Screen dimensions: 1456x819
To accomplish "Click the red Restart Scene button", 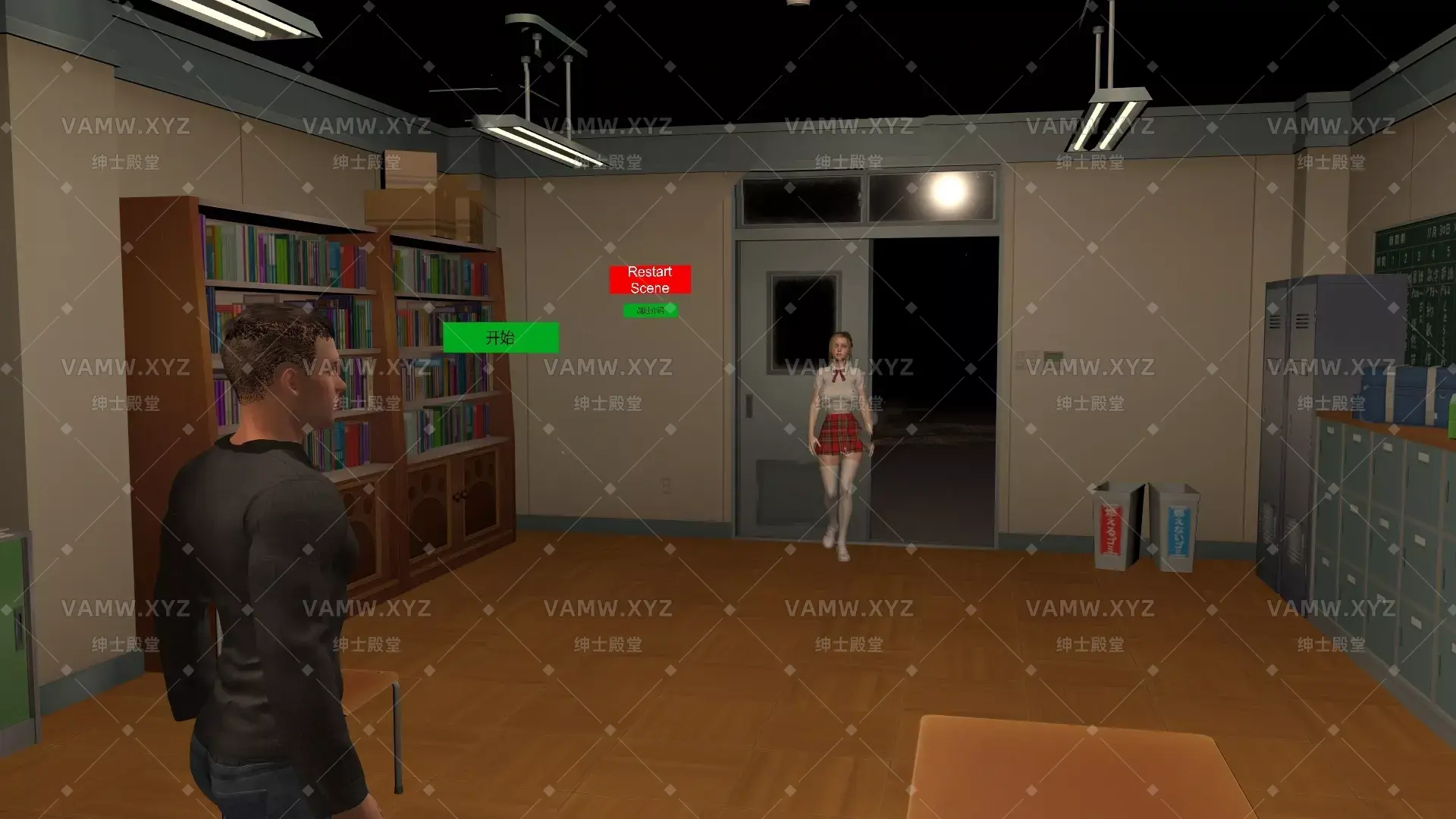I will pos(649,281).
